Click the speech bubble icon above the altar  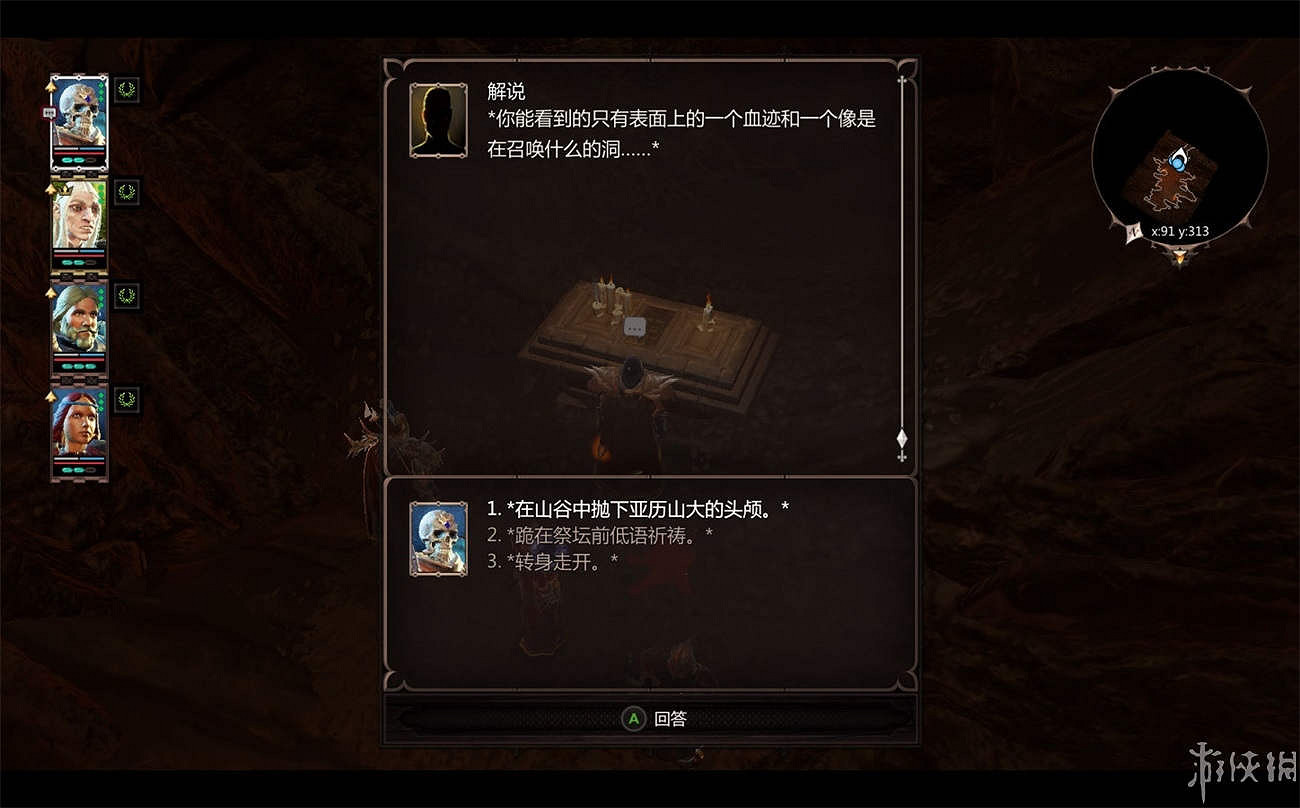click(634, 326)
